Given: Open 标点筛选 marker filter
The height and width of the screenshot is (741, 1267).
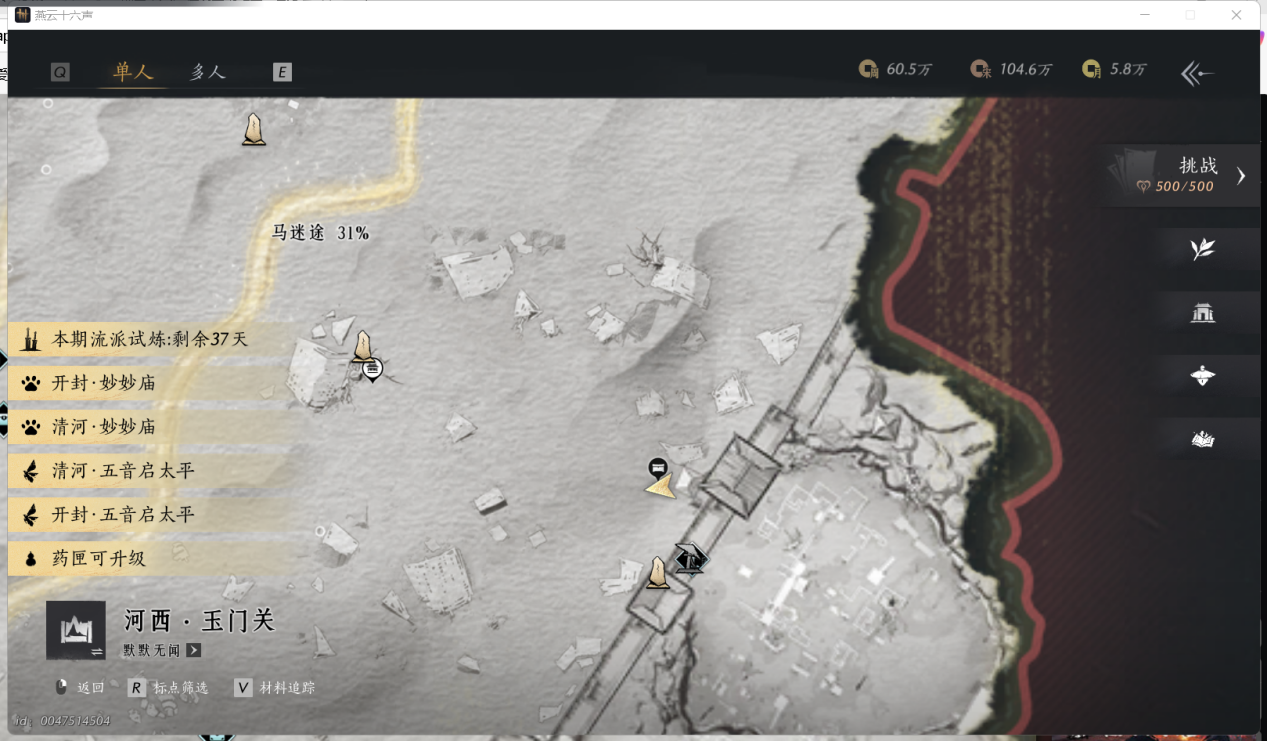Looking at the screenshot, I should point(170,688).
